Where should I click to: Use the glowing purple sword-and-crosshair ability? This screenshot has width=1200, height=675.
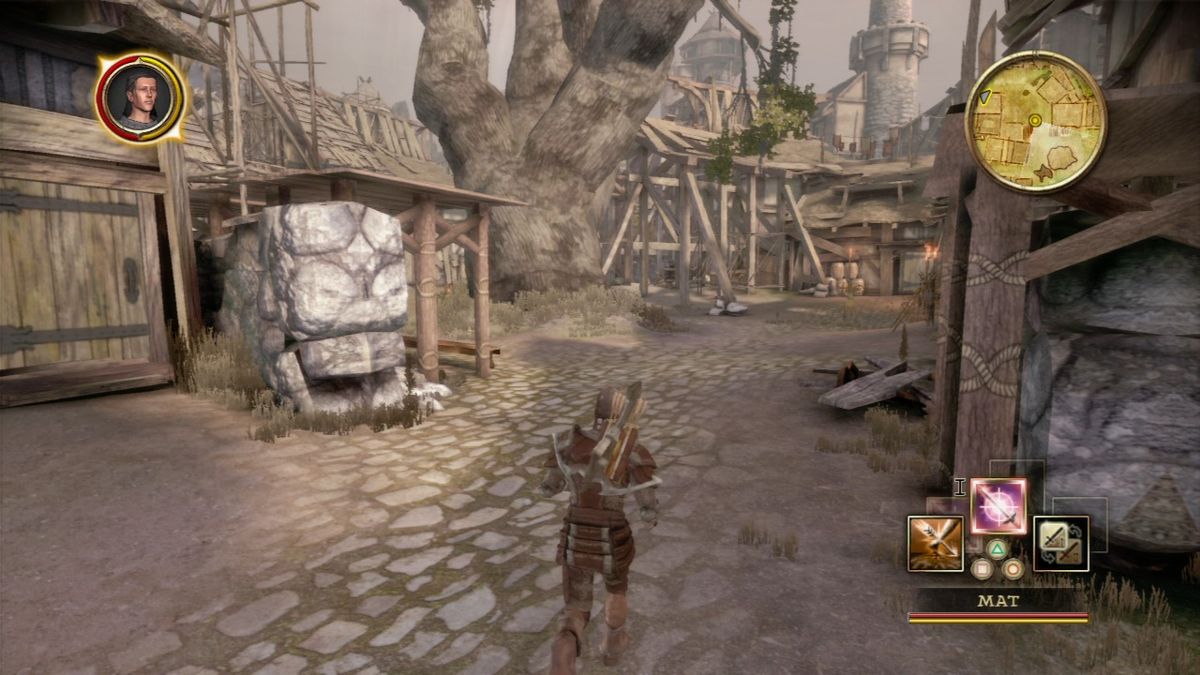coord(998,506)
